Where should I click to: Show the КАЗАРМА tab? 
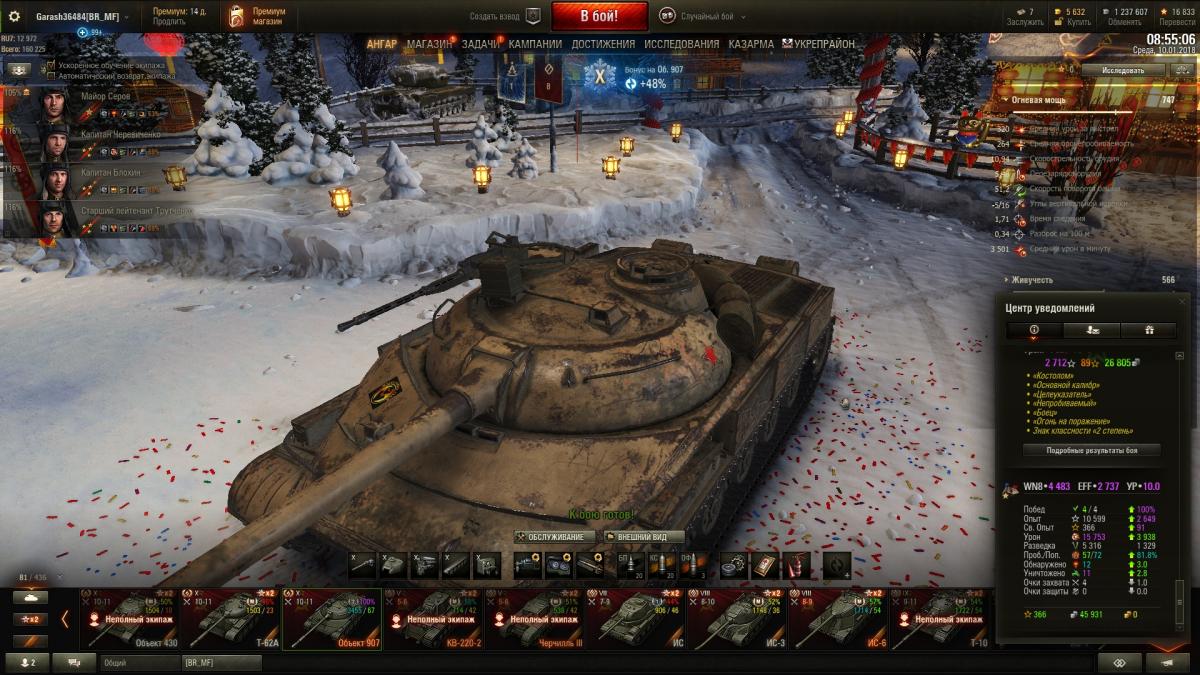click(751, 44)
